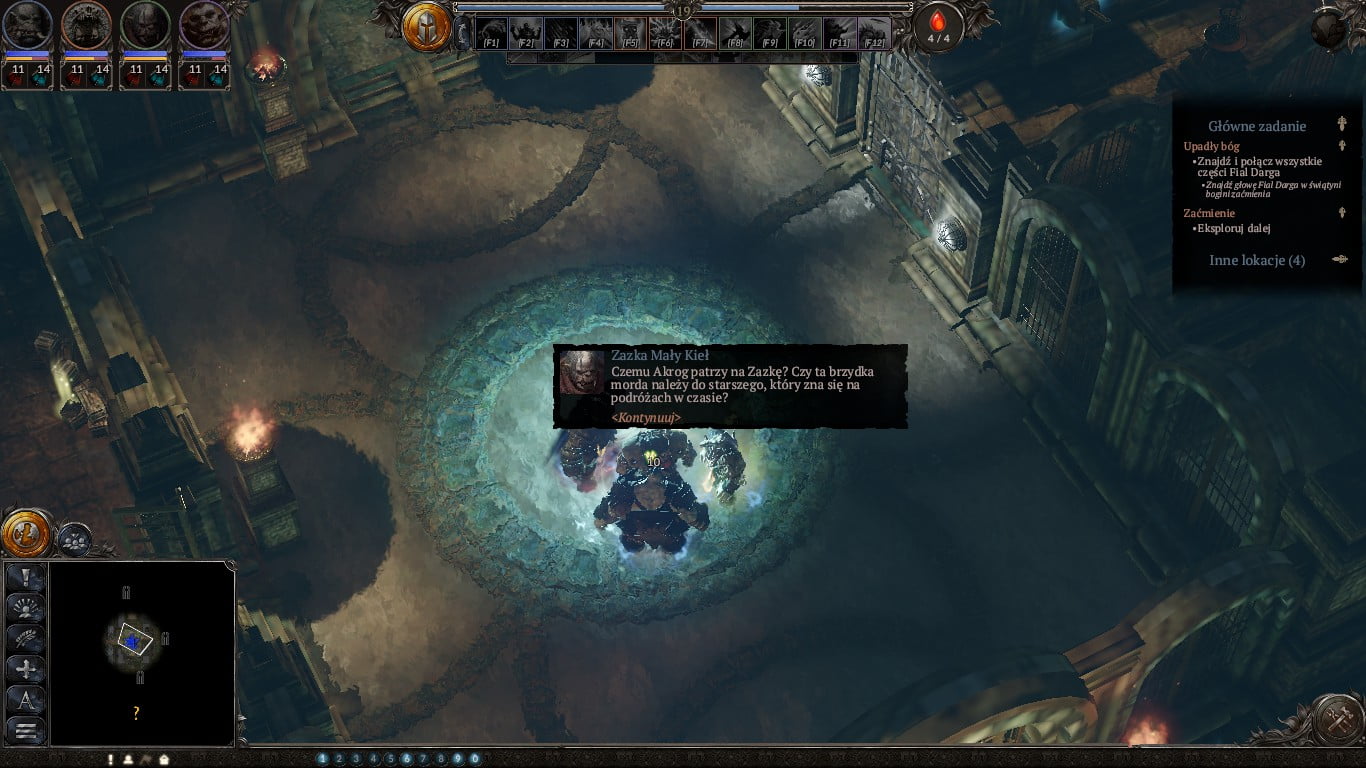The height and width of the screenshot is (768, 1366).
Task: Click the large orange orb above minimap
Action: point(25,533)
